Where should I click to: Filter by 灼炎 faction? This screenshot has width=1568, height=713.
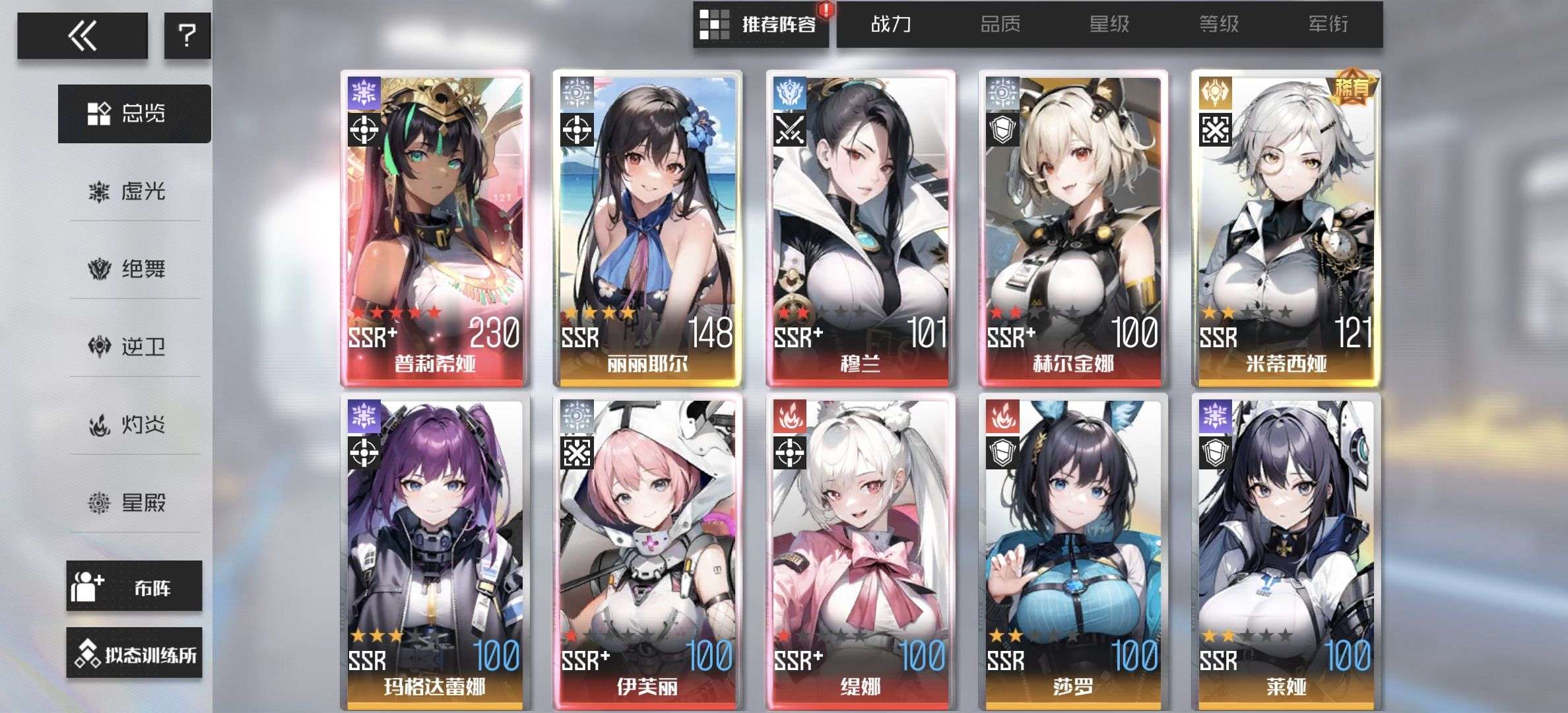(135, 424)
